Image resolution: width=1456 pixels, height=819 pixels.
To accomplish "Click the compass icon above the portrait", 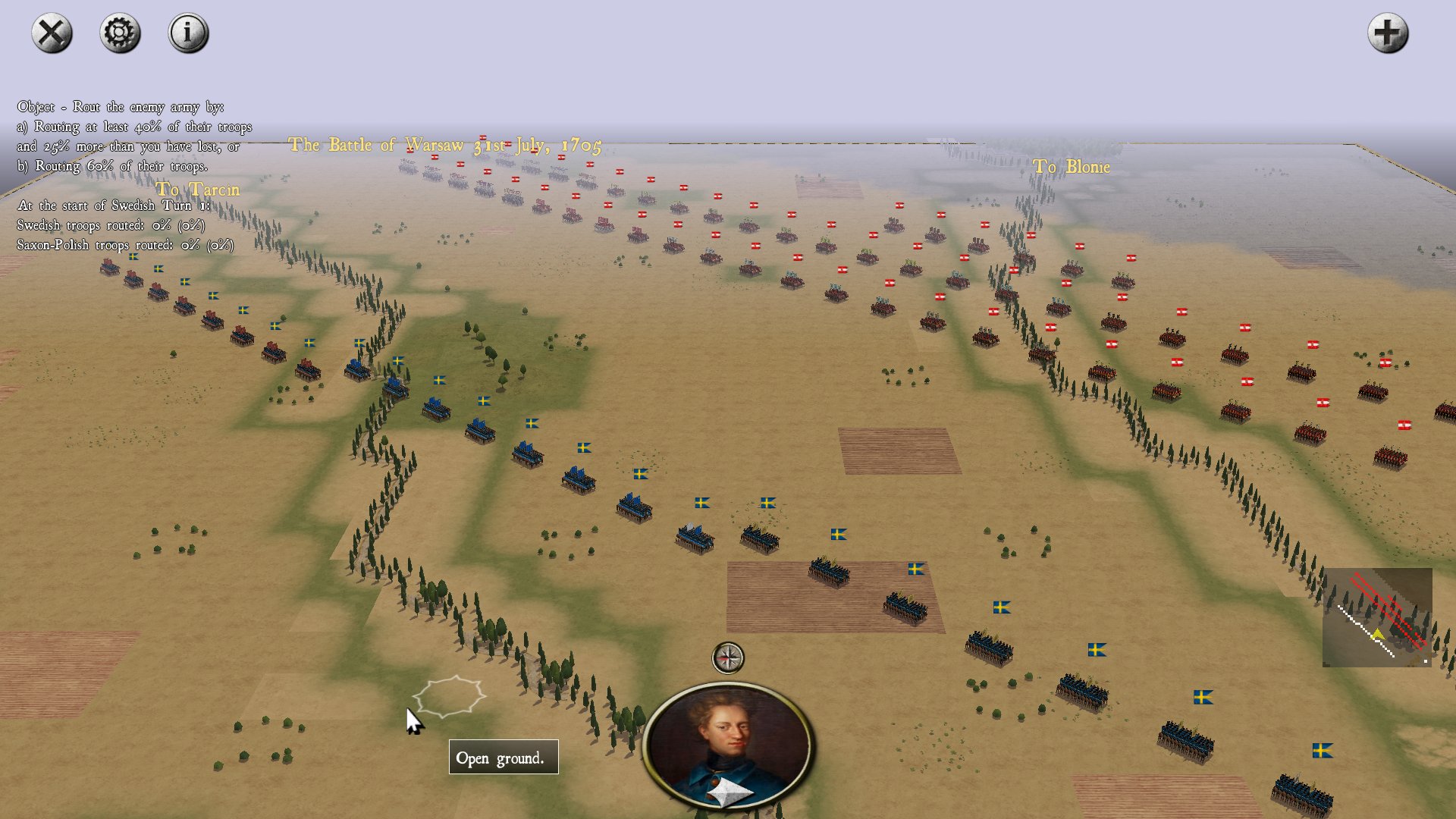I will (x=728, y=657).
